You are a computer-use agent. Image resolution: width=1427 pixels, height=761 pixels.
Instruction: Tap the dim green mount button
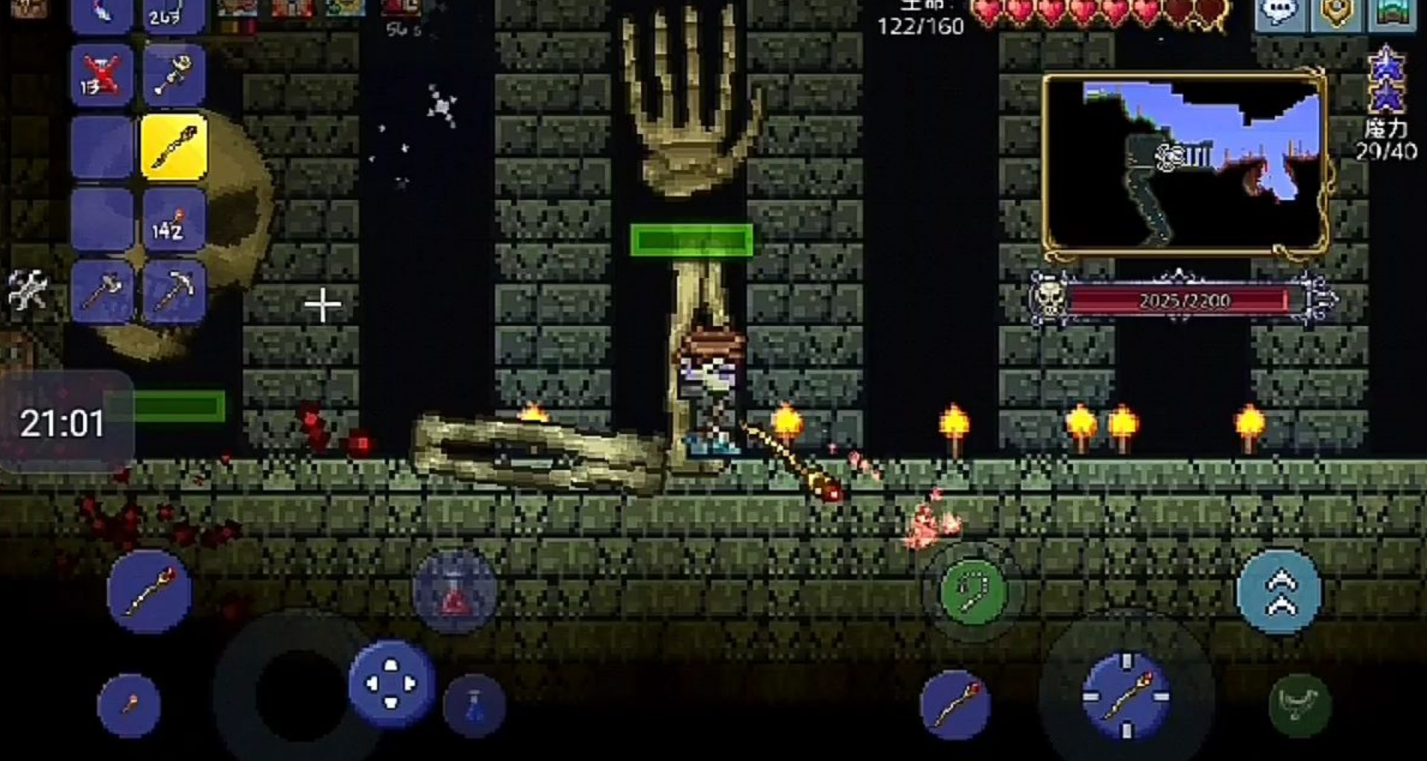click(1300, 705)
